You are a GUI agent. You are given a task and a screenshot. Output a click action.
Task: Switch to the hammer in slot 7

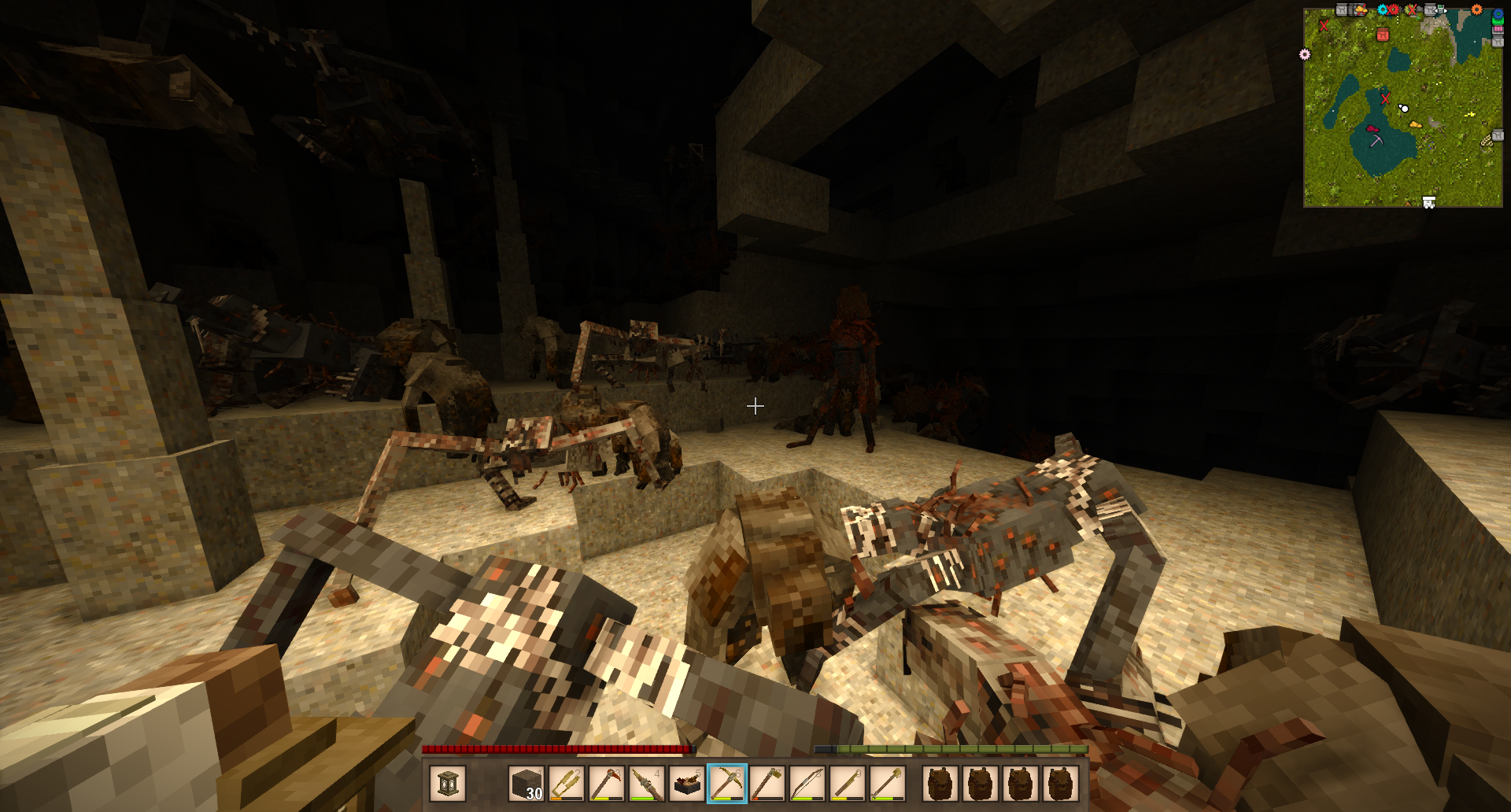[x=767, y=784]
